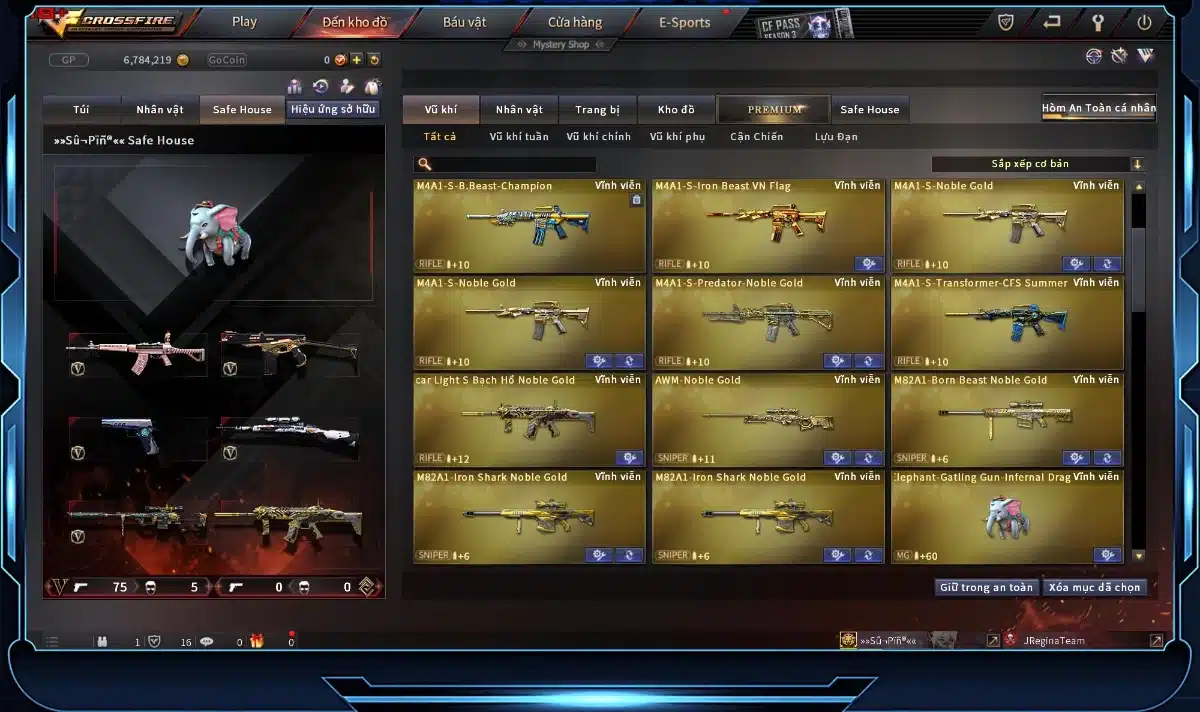Filter by Vũ khí chính
This screenshot has height=712, width=1200.
tap(598, 137)
